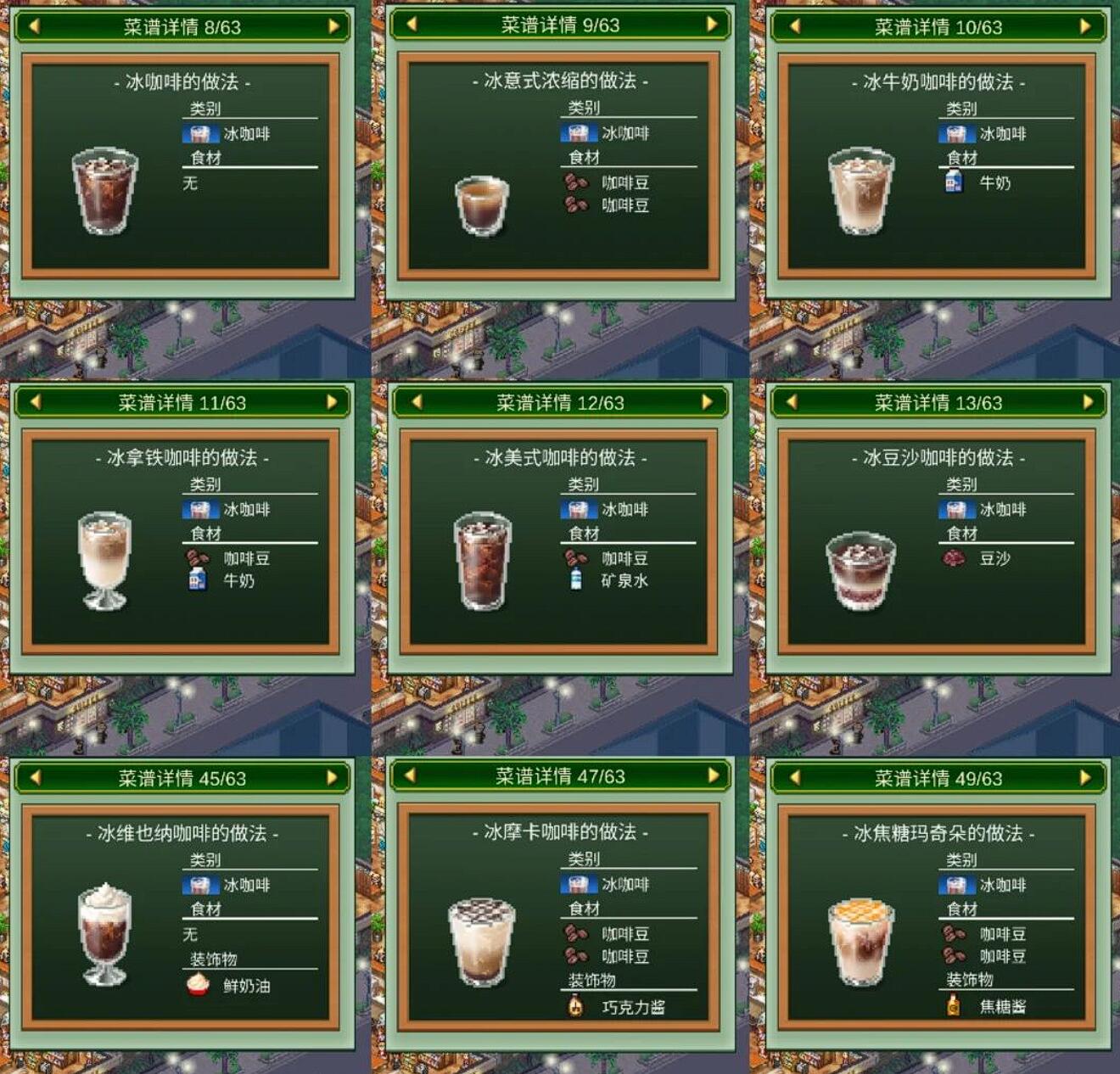1120x1074 pixels.
Task: Show previous recipe before 菜谱详情 11/63
Action: point(36,402)
